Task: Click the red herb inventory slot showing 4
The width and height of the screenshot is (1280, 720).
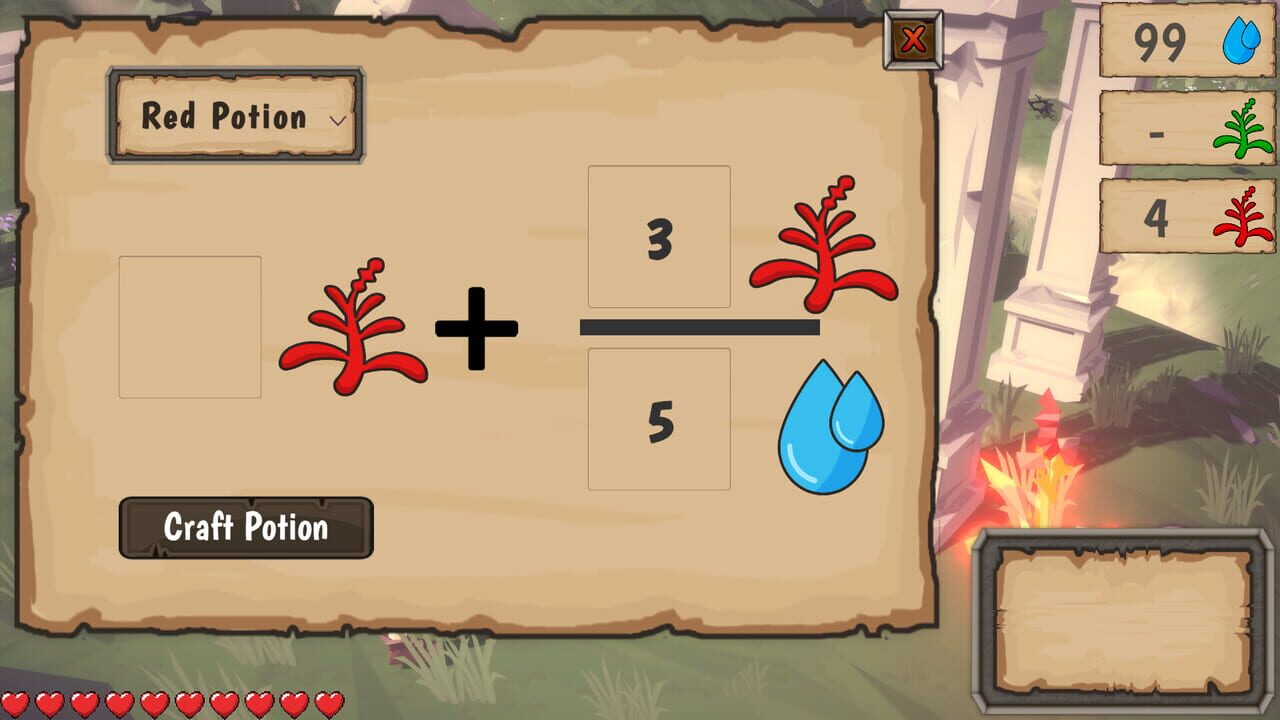Action: [1185, 217]
